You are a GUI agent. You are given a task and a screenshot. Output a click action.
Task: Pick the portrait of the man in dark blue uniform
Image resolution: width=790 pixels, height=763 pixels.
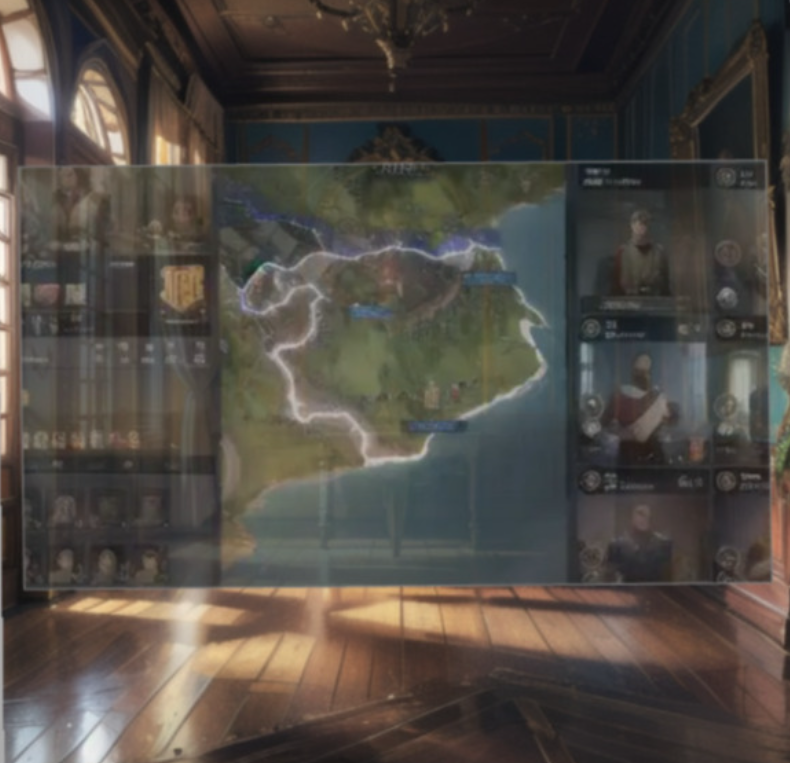[x=641, y=540]
